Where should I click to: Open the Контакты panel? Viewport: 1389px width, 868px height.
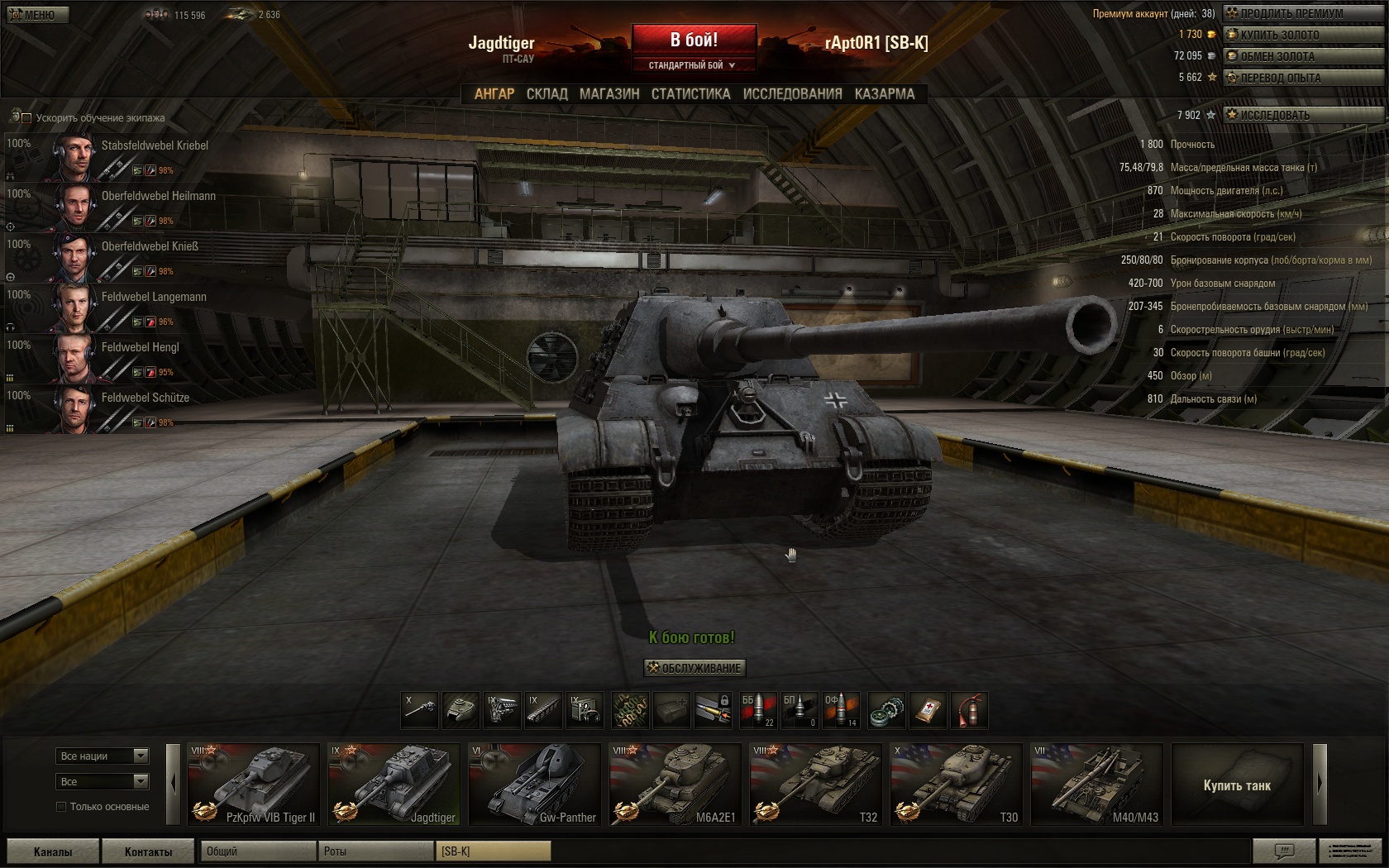click(148, 851)
